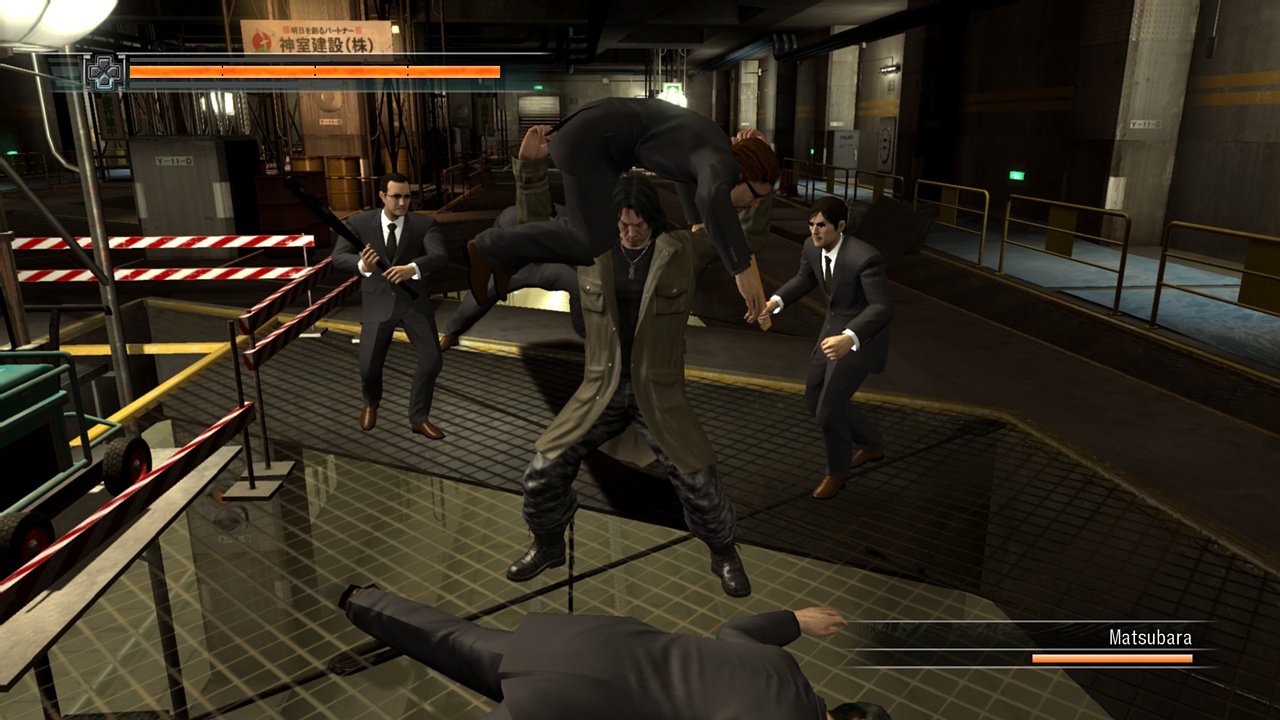Click the middle divider of the player health bar

point(315,72)
